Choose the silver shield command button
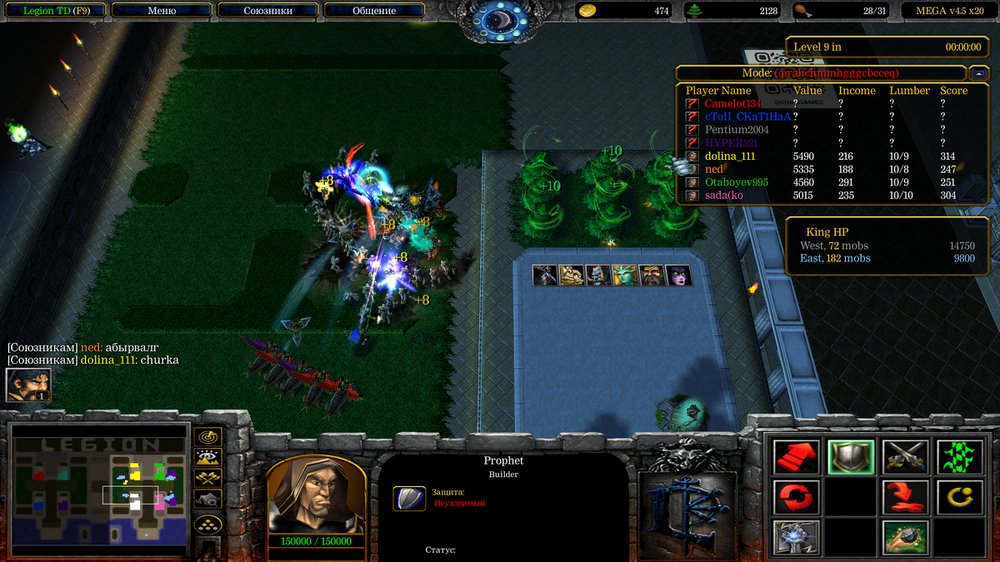 851,457
